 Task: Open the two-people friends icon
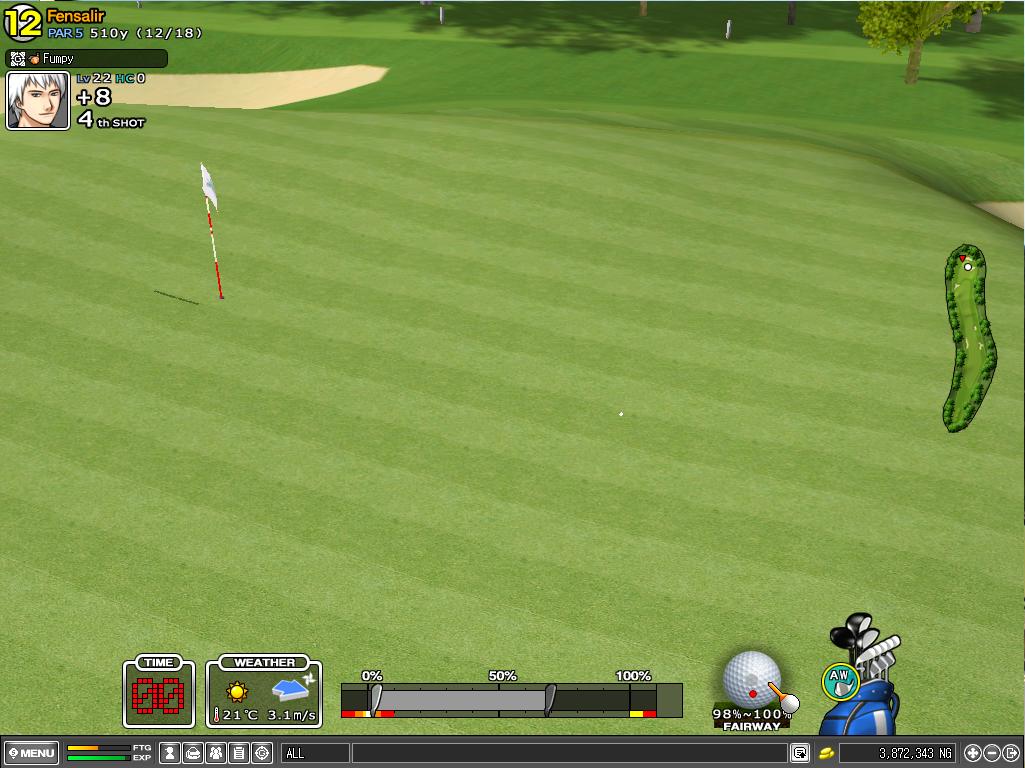click(216, 753)
